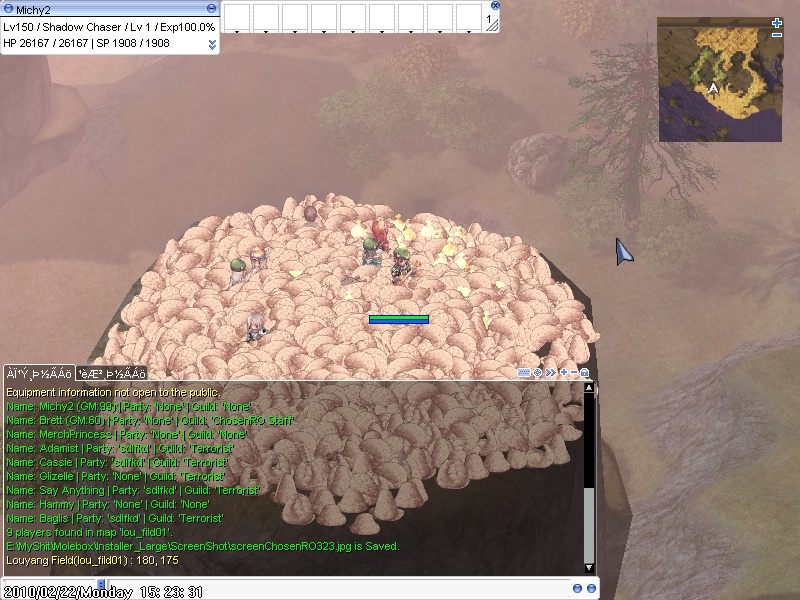Click on the Louyang Field minimap

pyautogui.click(x=719, y=85)
